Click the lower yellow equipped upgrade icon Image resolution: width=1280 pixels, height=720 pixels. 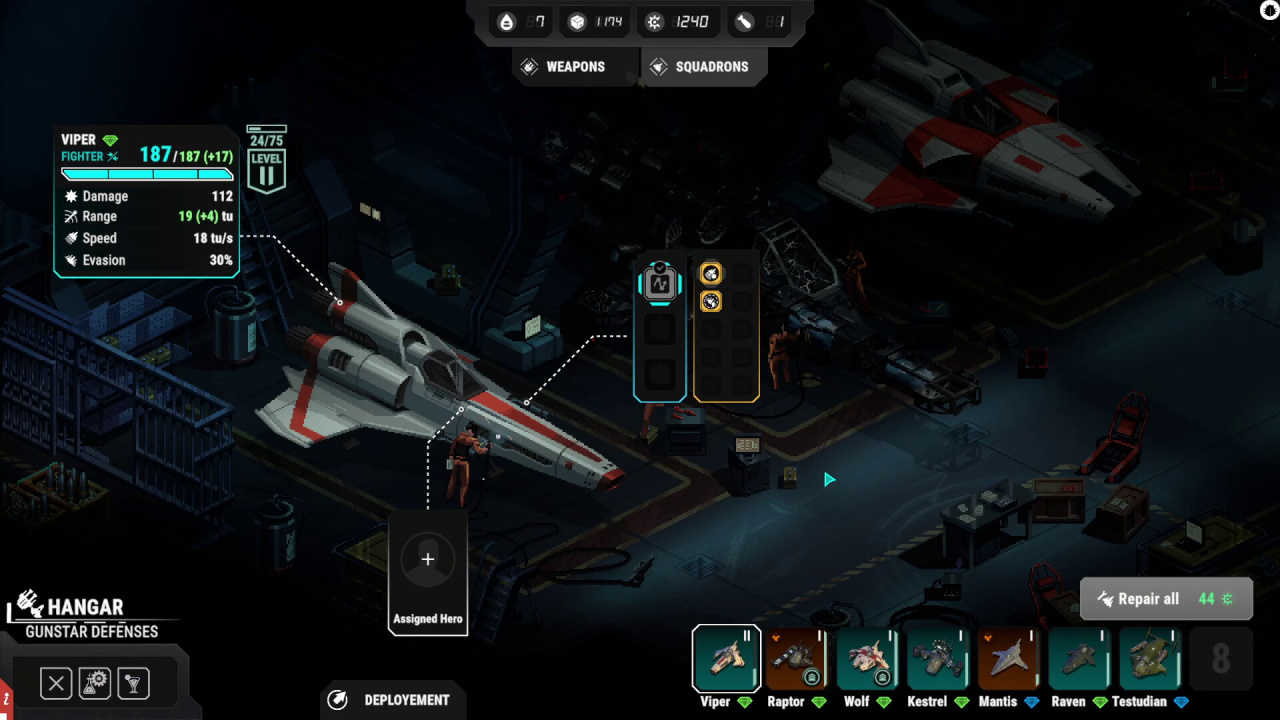coord(711,301)
